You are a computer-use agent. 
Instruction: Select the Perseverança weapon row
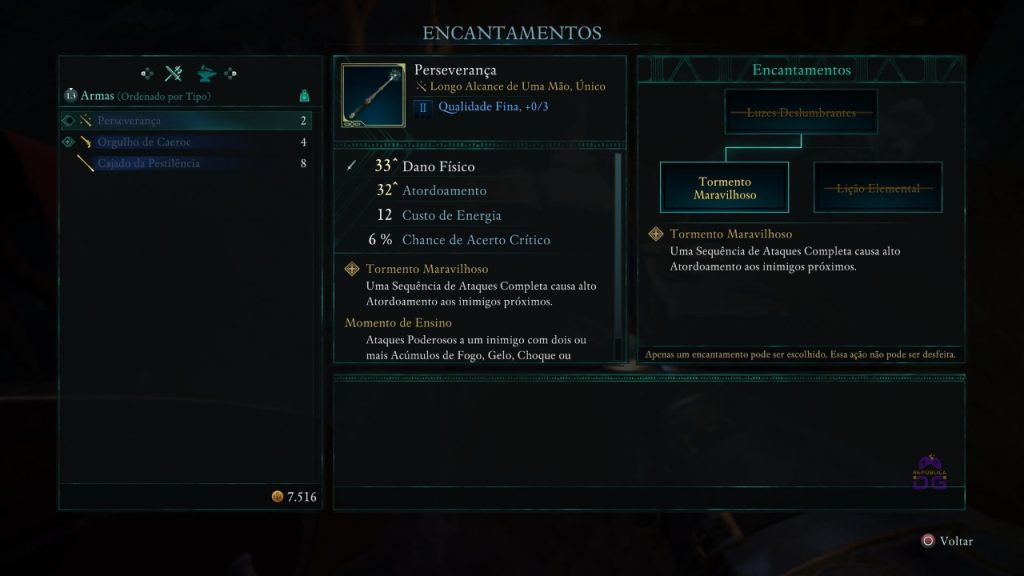[x=185, y=121]
